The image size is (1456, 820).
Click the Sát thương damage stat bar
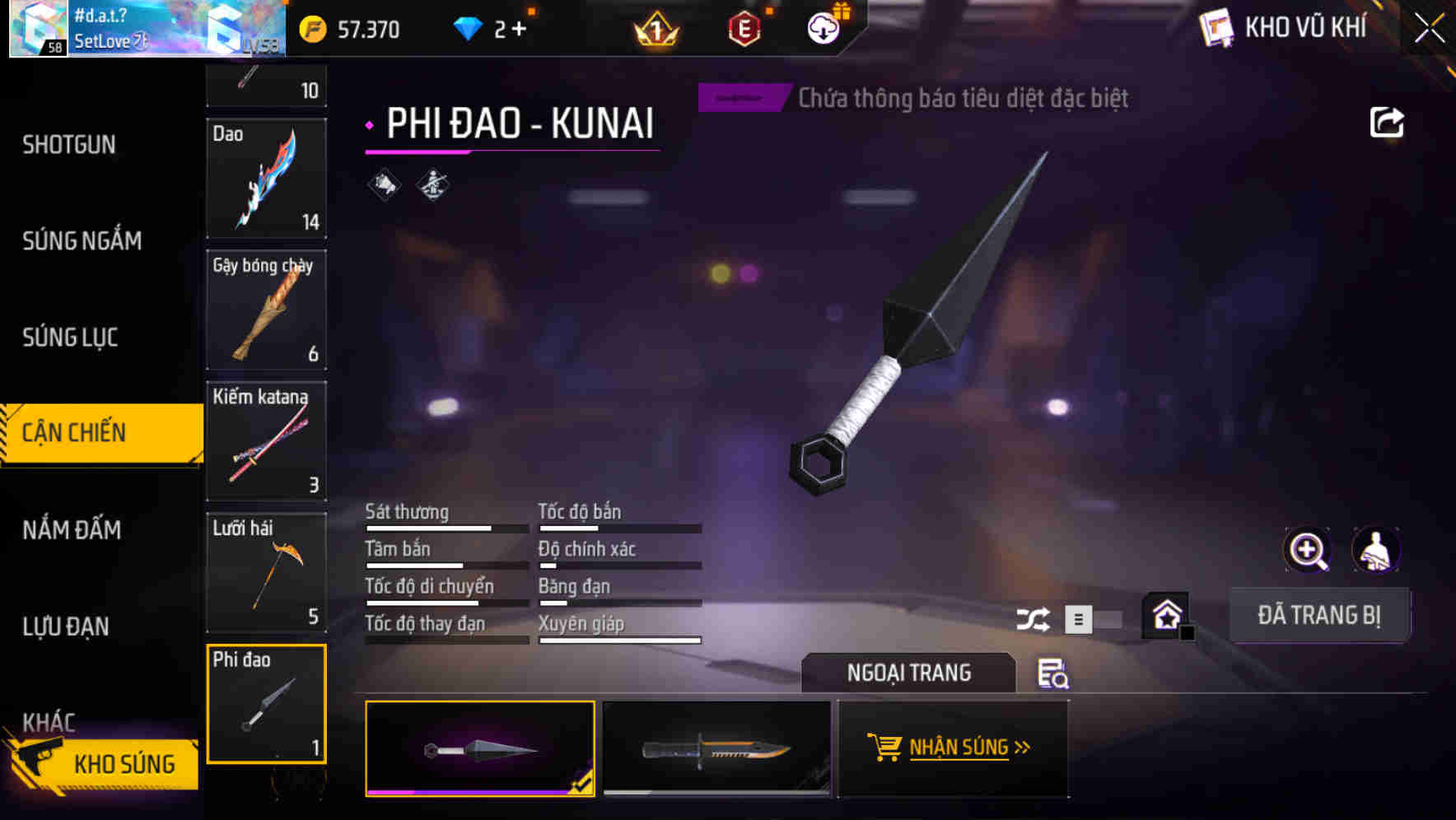click(x=446, y=527)
